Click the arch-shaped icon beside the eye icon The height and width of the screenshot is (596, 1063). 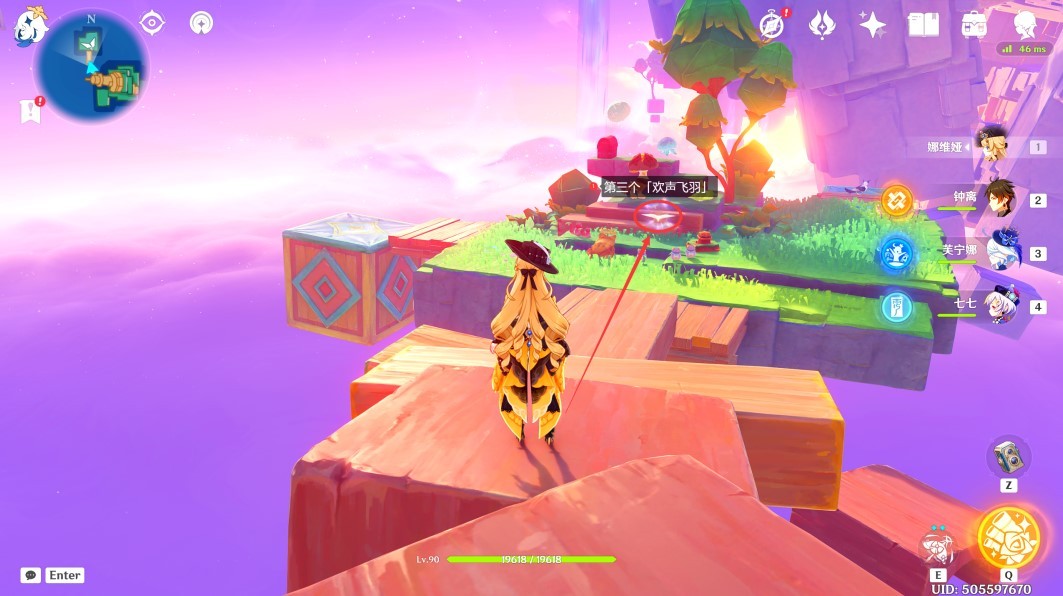(202, 23)
